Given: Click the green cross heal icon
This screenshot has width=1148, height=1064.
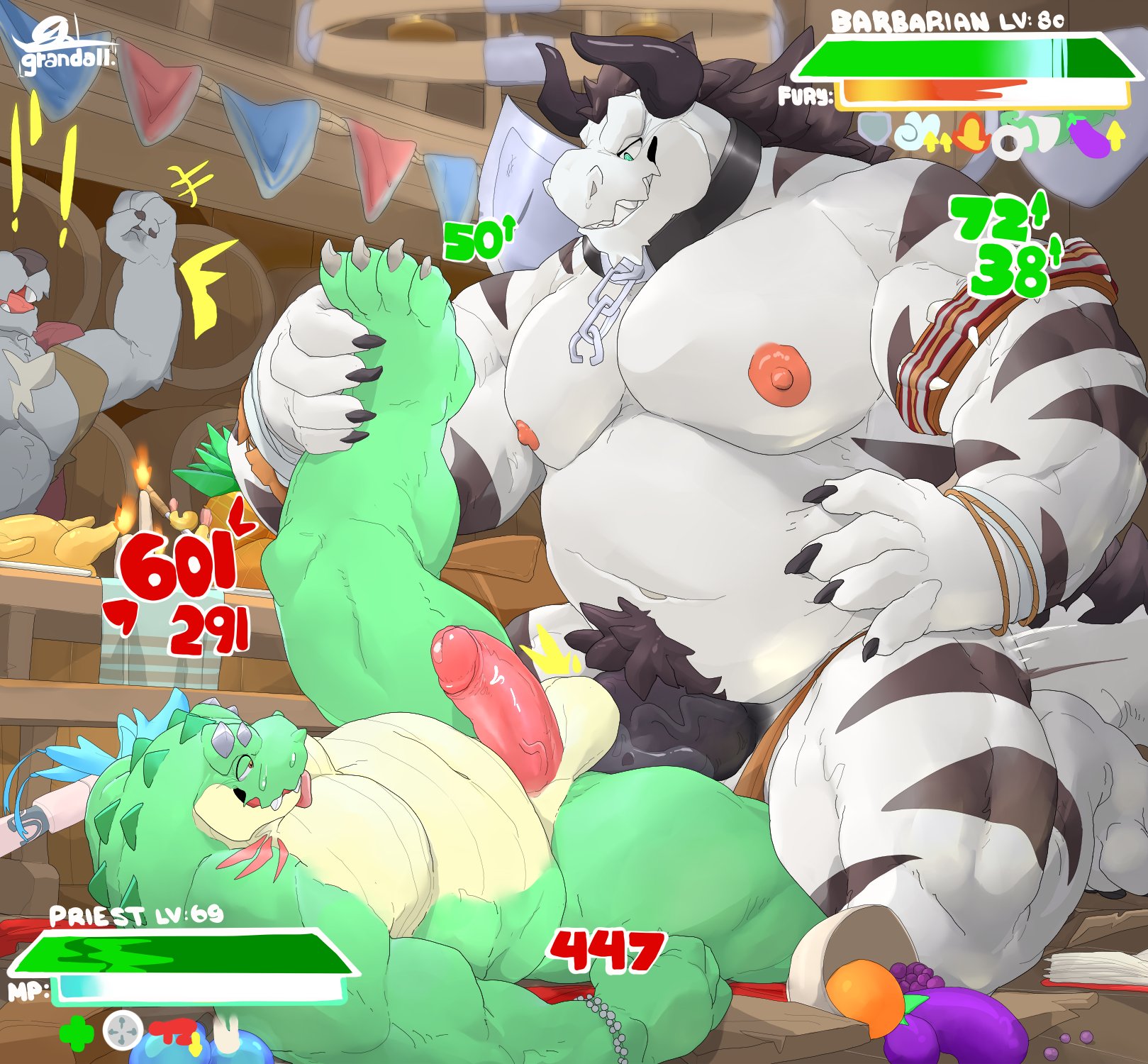Looking at the screenshot, I should [76, 1032].
